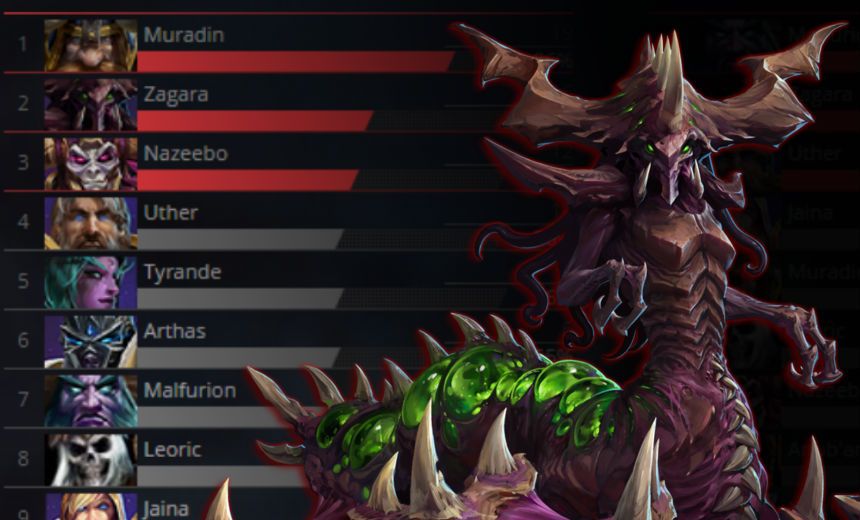Choose Malfurion from the hero list

pyautogui.click(x=189, y=390)
